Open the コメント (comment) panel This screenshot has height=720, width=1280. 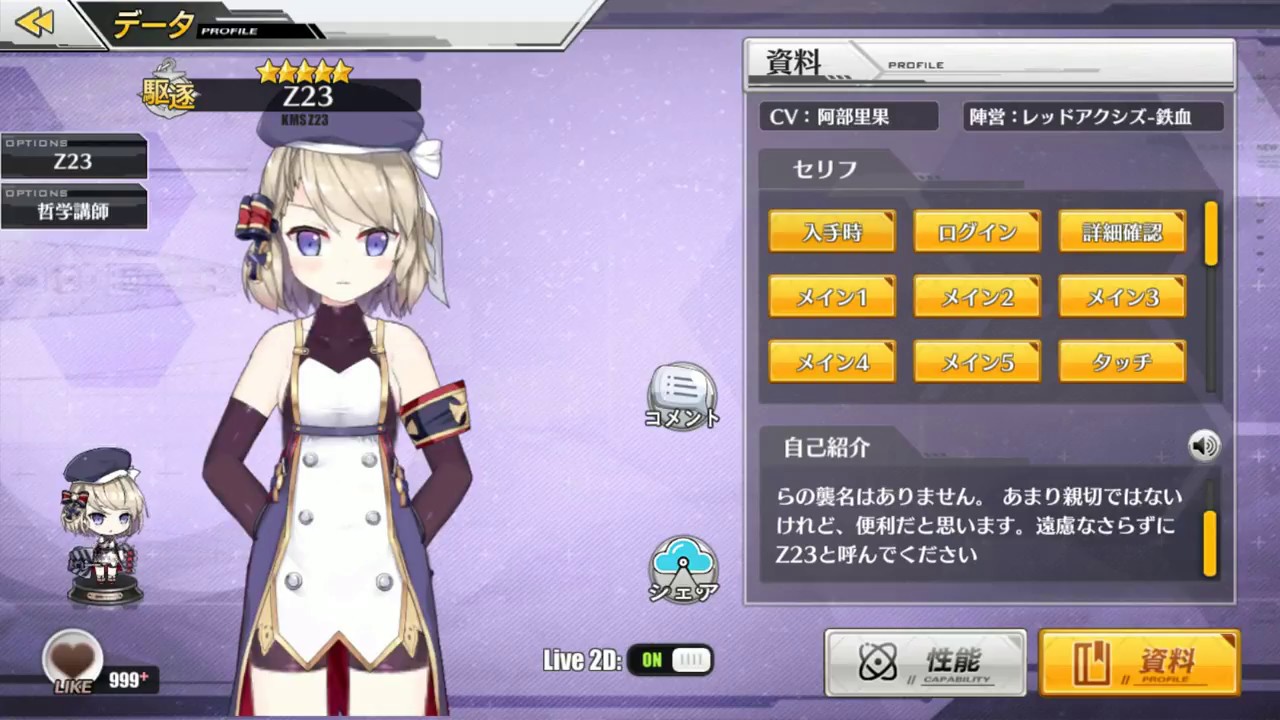[683, 398]
